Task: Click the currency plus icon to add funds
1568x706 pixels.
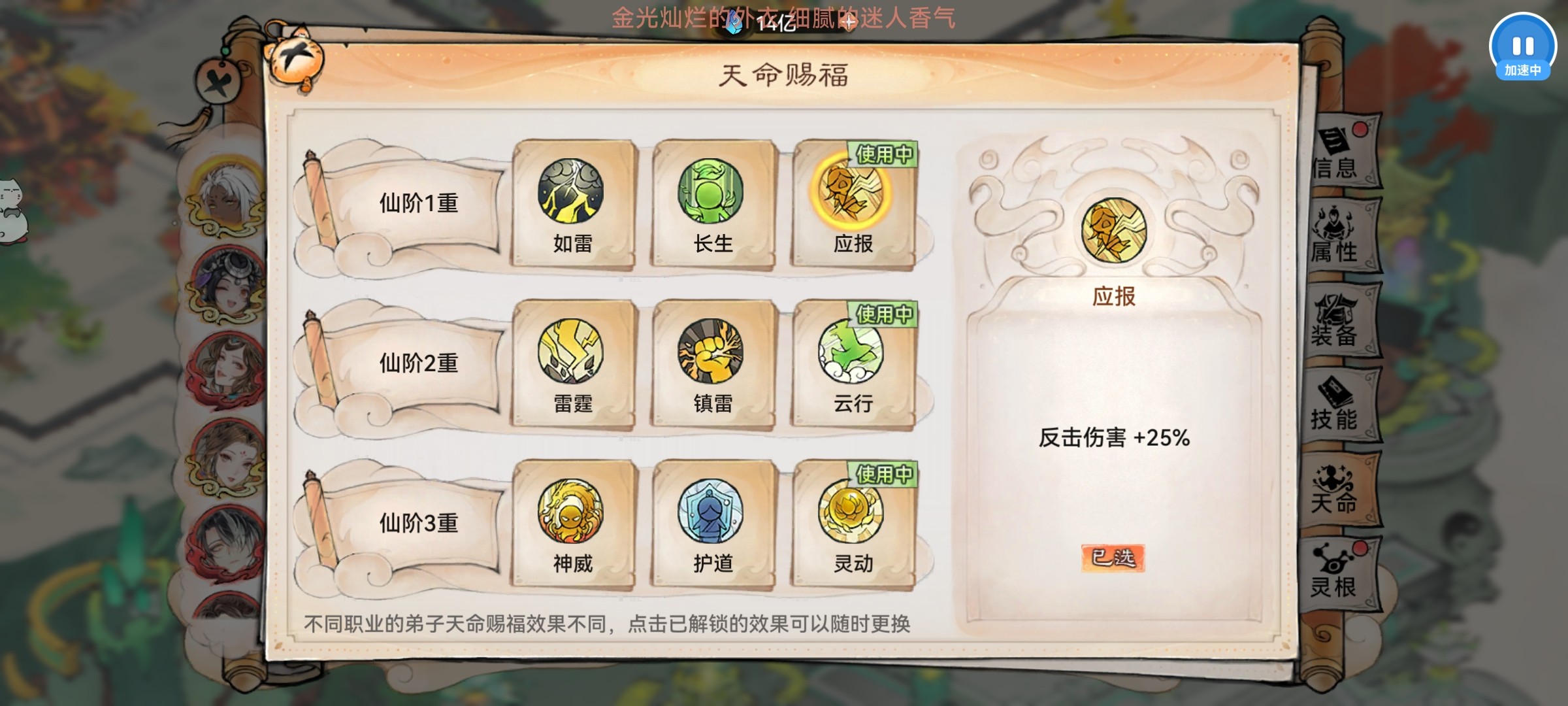Action: point(847,23)
